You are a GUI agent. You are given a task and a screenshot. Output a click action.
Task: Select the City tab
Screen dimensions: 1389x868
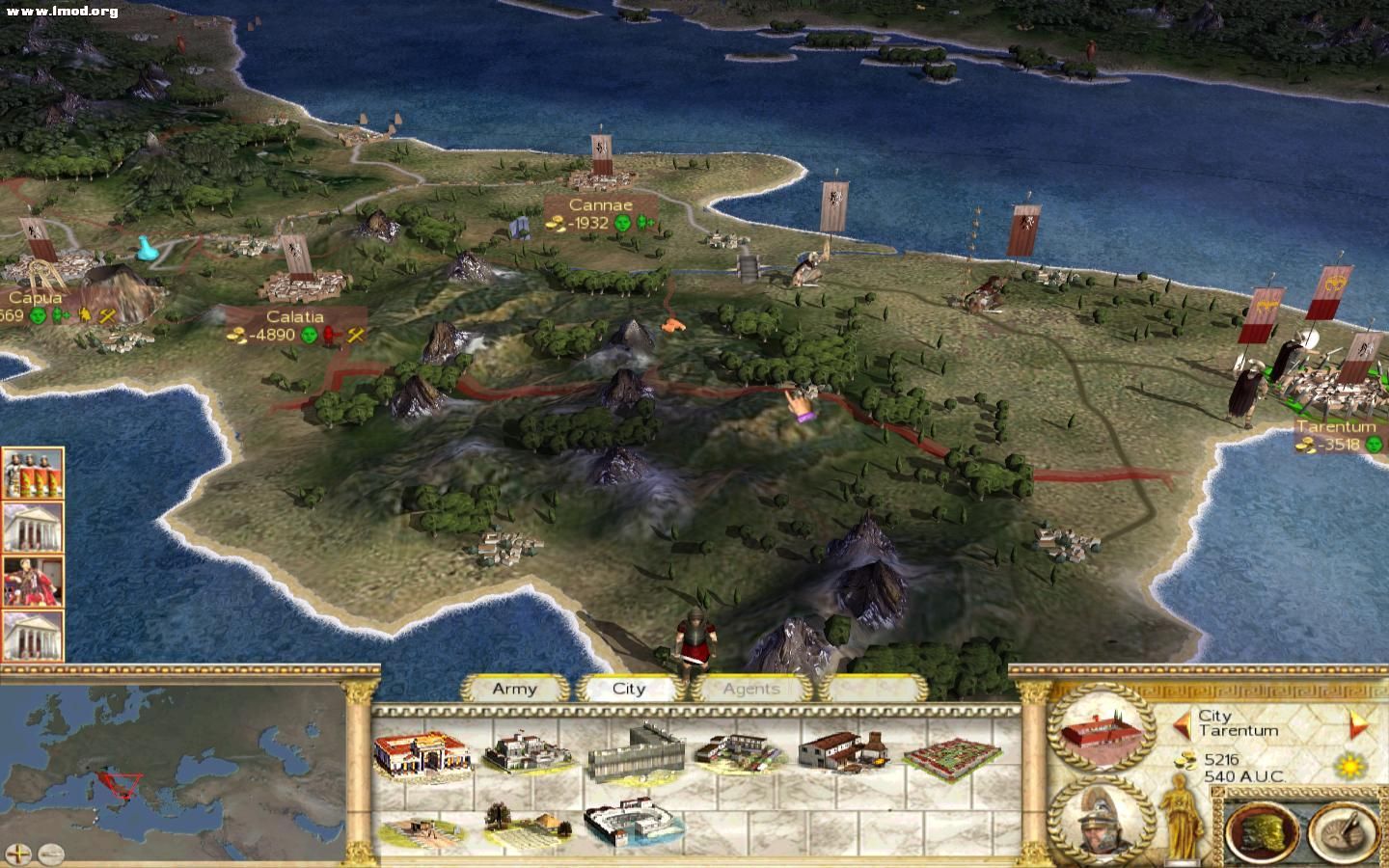point(628,689)
